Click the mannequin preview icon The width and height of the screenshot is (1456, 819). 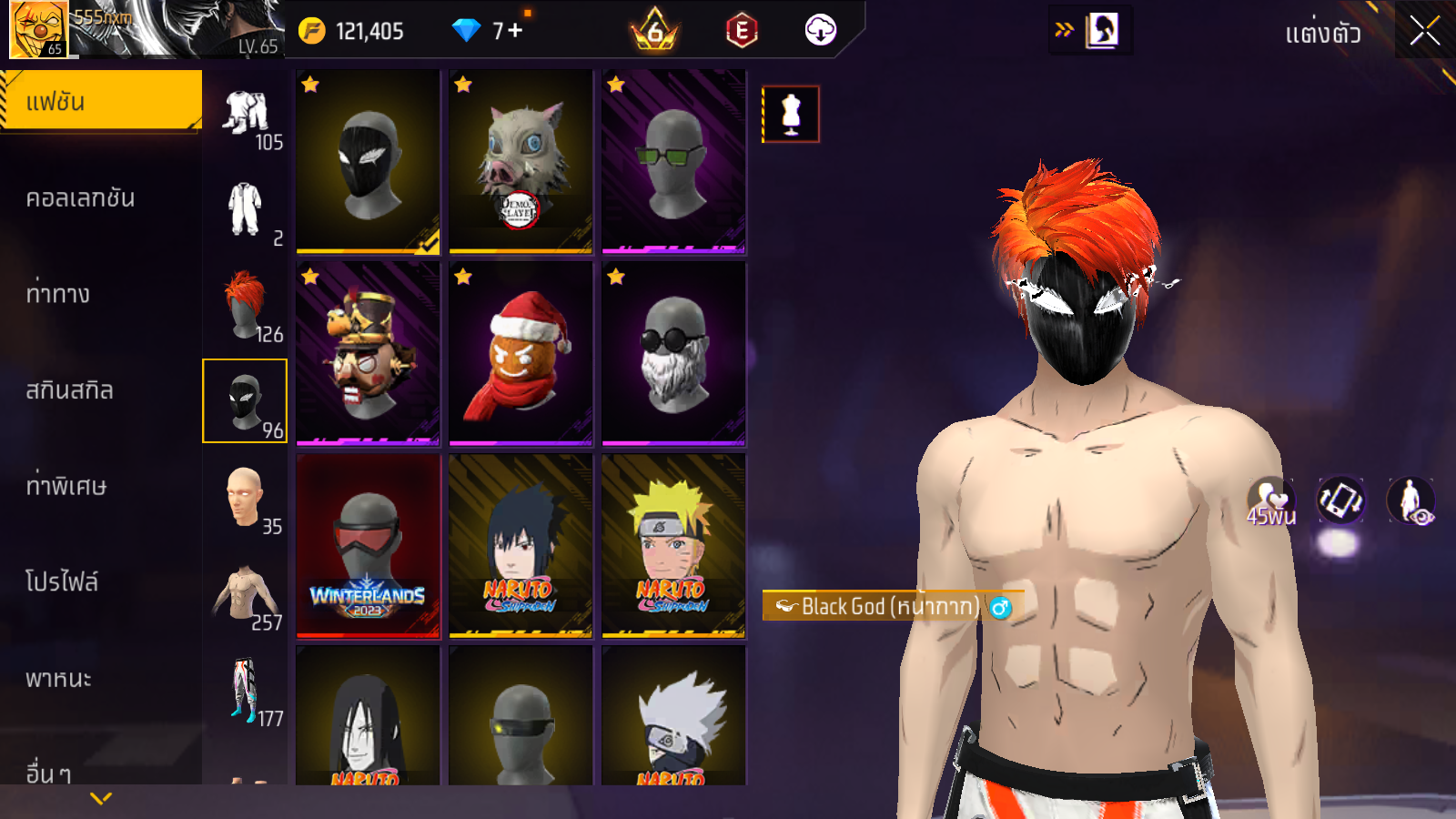791,115
